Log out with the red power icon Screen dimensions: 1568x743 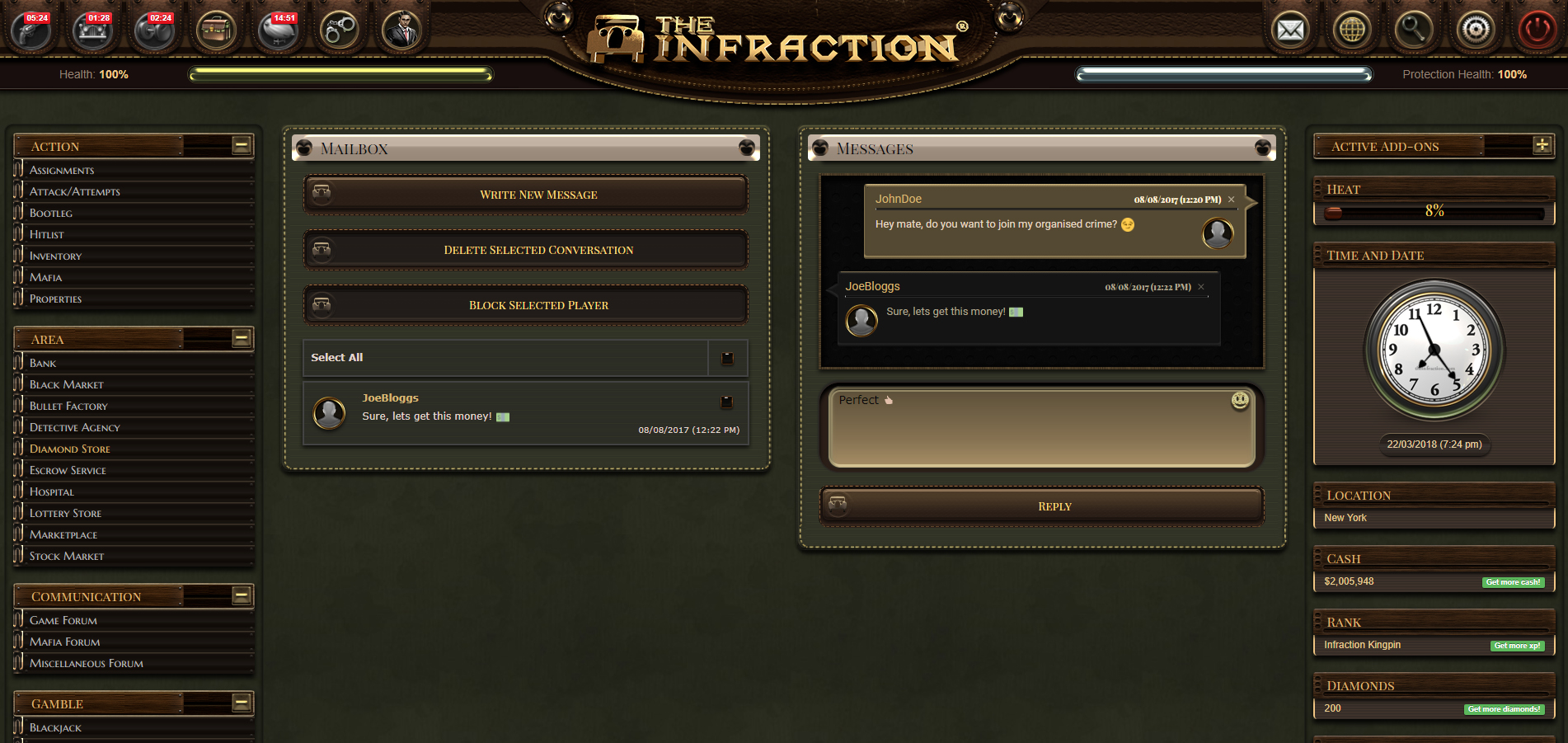(x=1537, y=31)
